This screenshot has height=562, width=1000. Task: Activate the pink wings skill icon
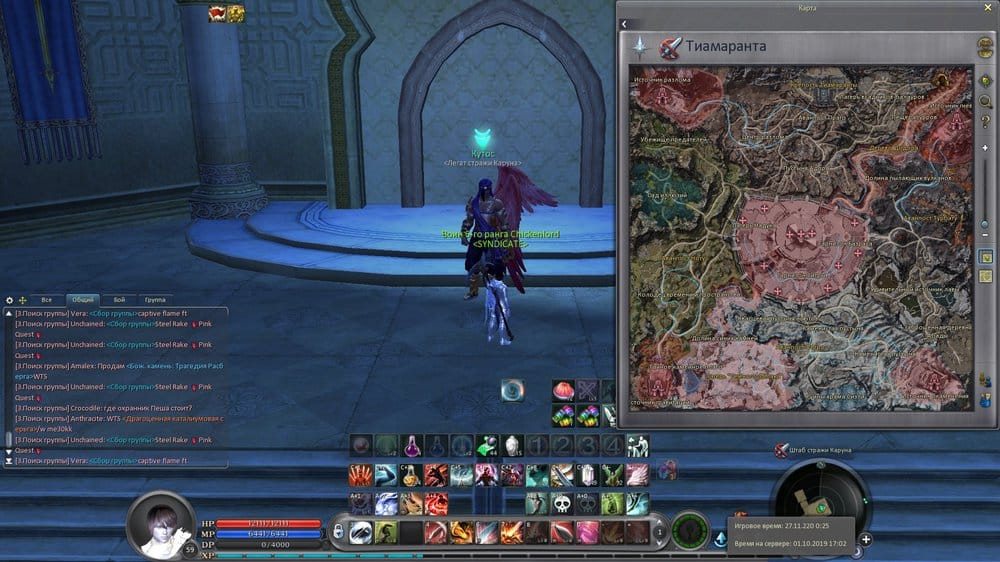[637, 474]
